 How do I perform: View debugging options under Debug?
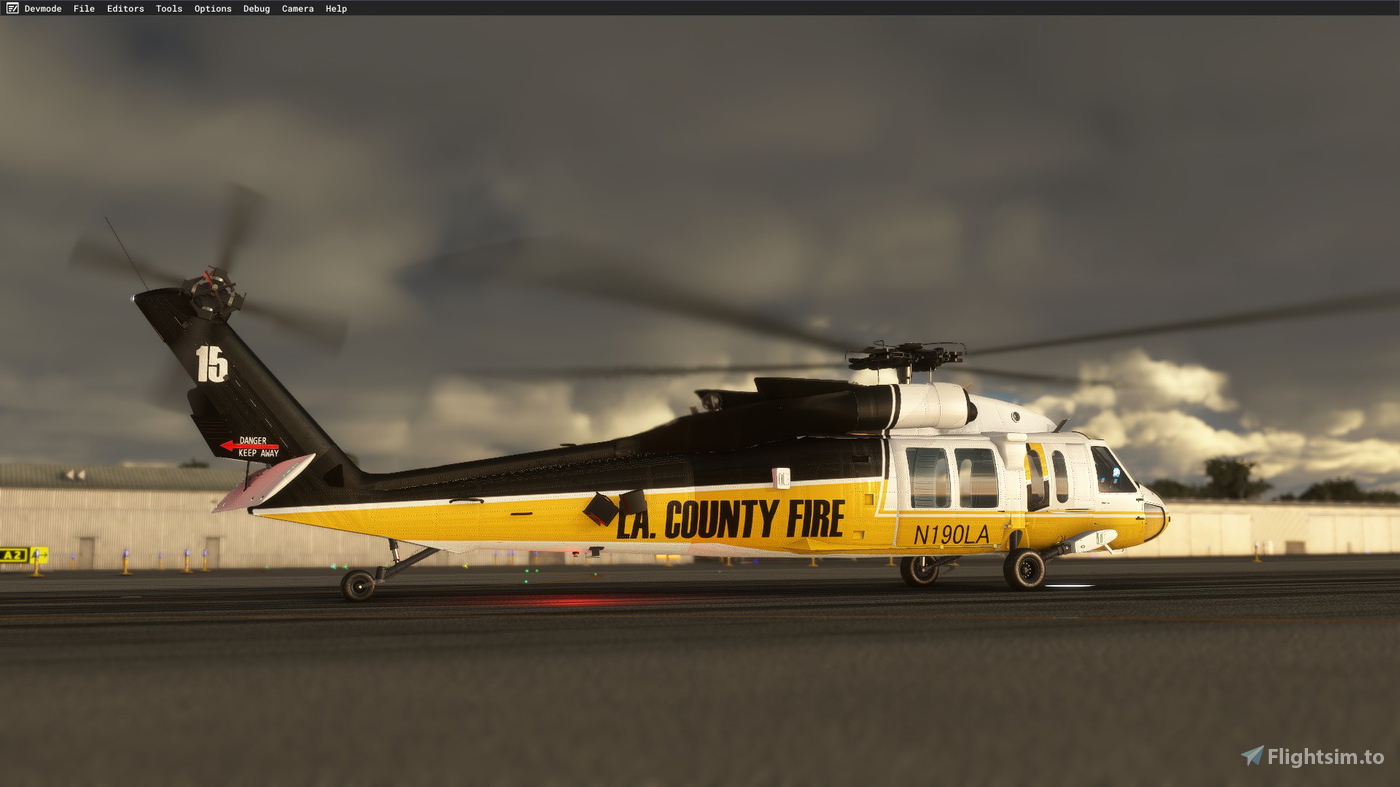pyautogui.click(x=255, y=8)
